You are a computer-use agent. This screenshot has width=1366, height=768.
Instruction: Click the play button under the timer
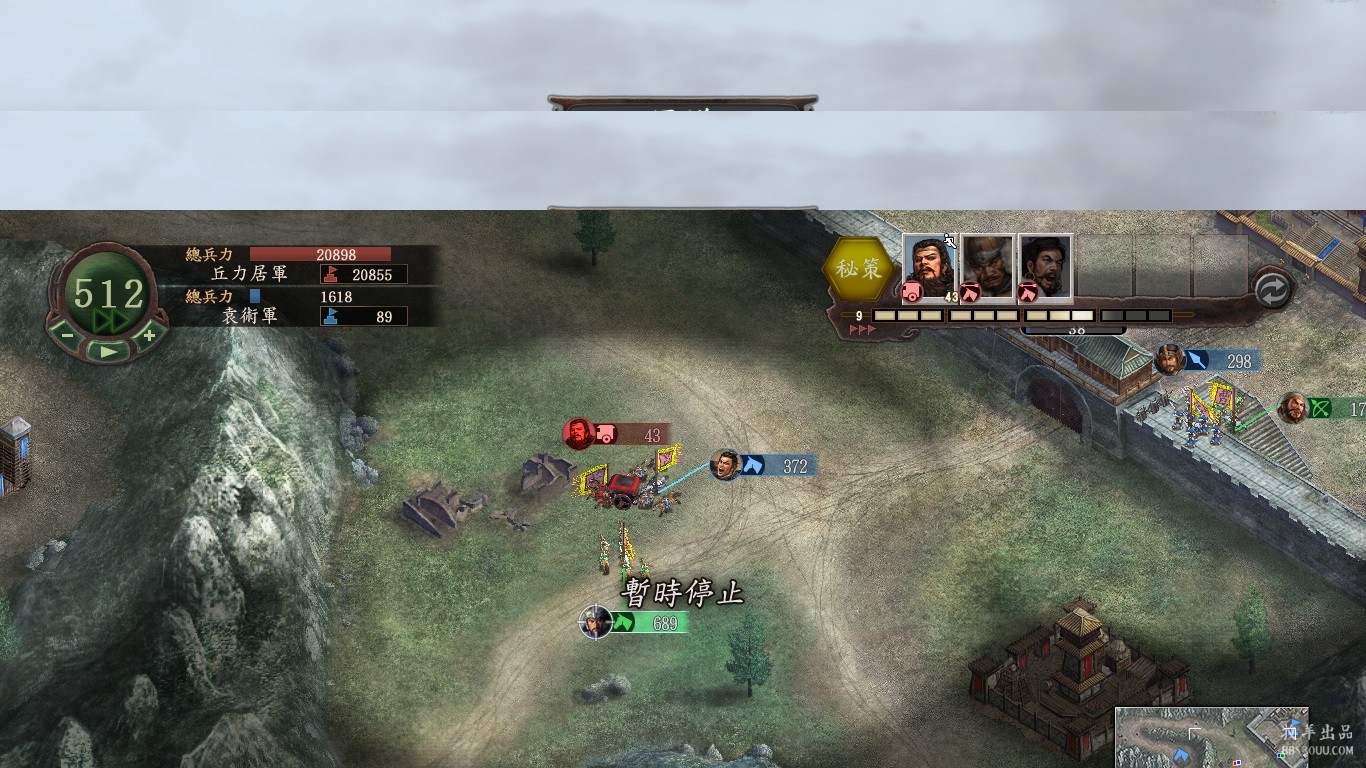(108, 351)
